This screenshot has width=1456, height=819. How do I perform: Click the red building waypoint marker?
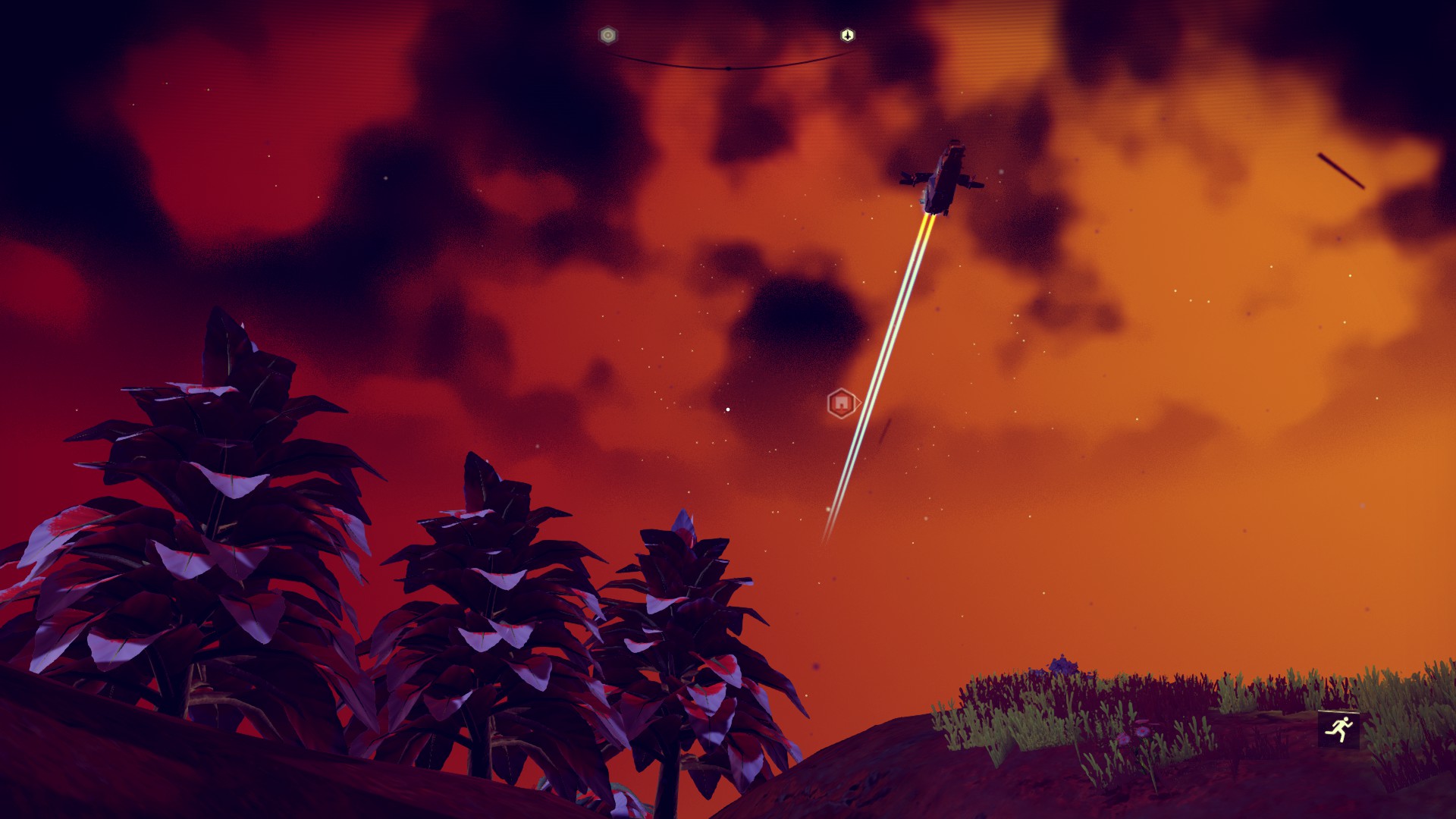pos(841,403)
